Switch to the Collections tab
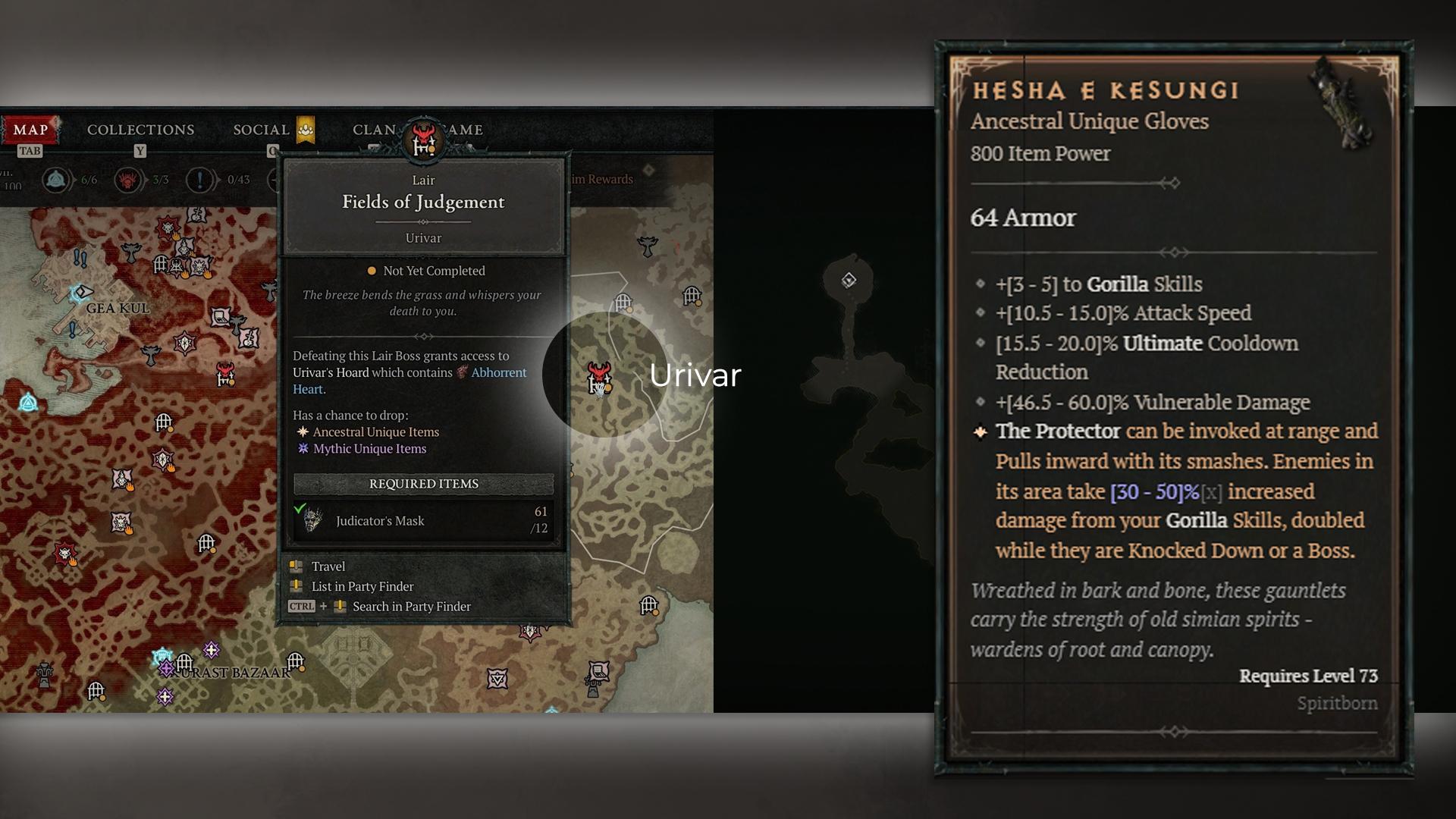1456x819 pixels. pos(140,129)
